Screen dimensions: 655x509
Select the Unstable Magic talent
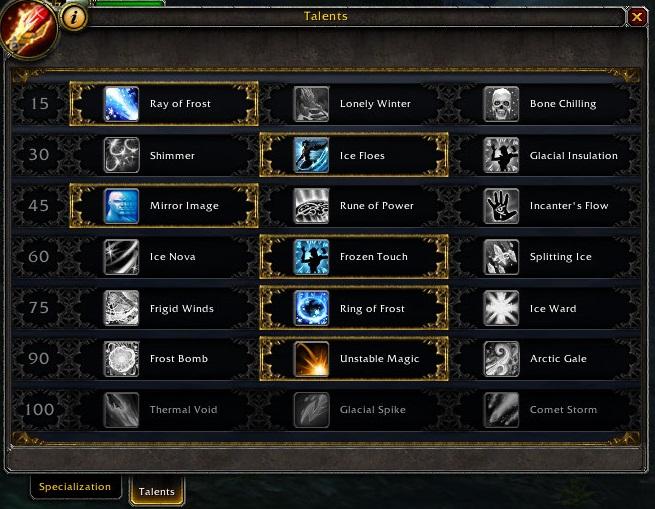354,359
